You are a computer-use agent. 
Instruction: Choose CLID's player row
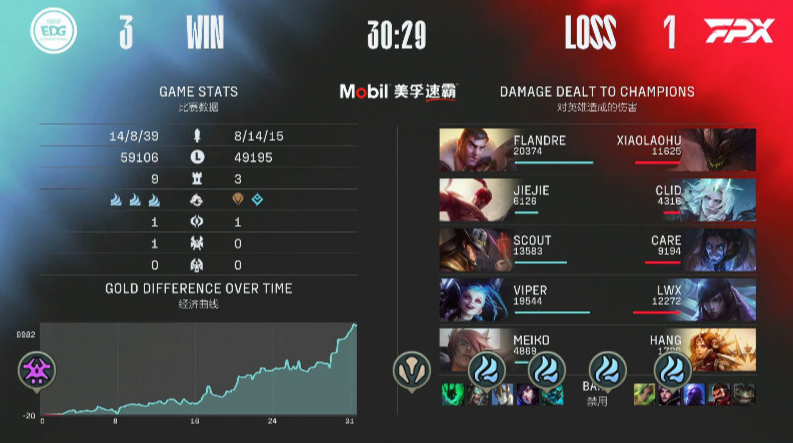pos(660,199)
